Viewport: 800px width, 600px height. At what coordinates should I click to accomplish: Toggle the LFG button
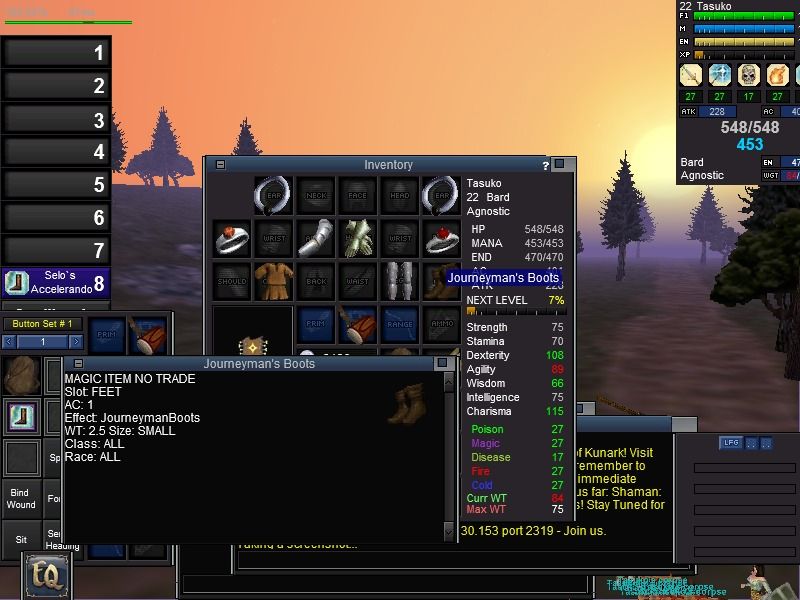730,443
